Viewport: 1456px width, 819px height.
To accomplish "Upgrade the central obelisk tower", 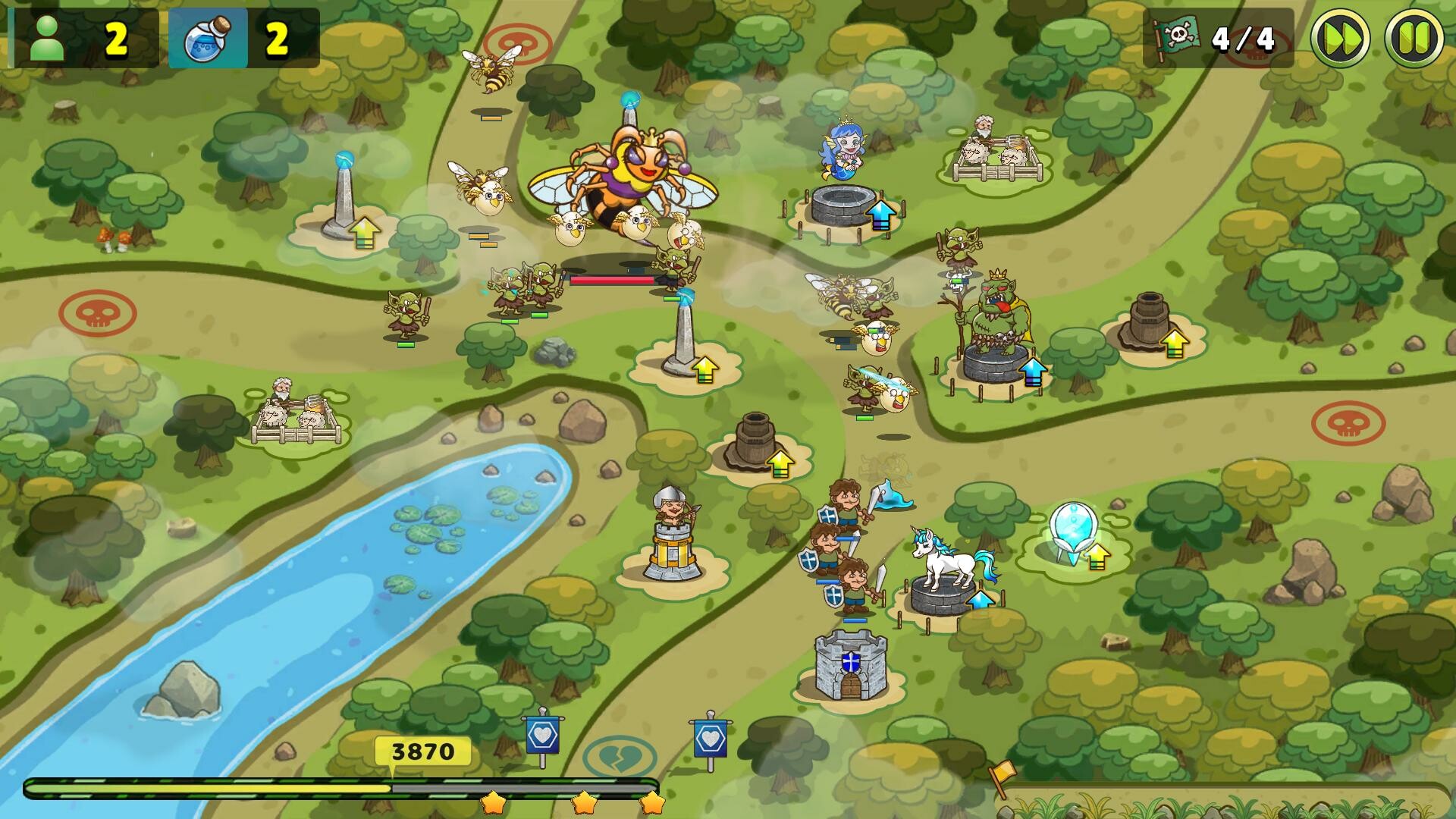I will pyautogui.click(x=705, y=369).
